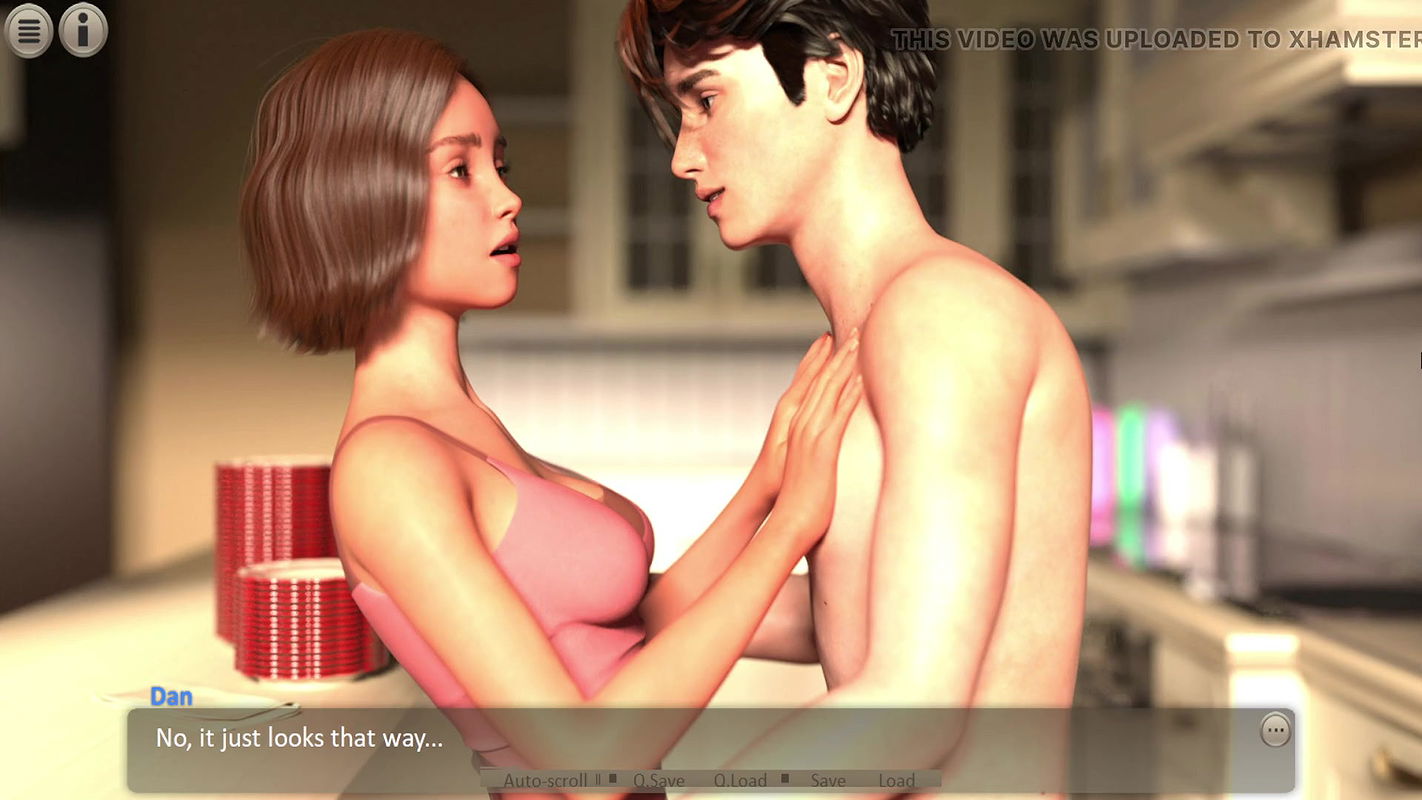Click the quick menu bar at the bottom
Image resolution: width=1422 pixels, height=800 pixels.
coord(710,780)
